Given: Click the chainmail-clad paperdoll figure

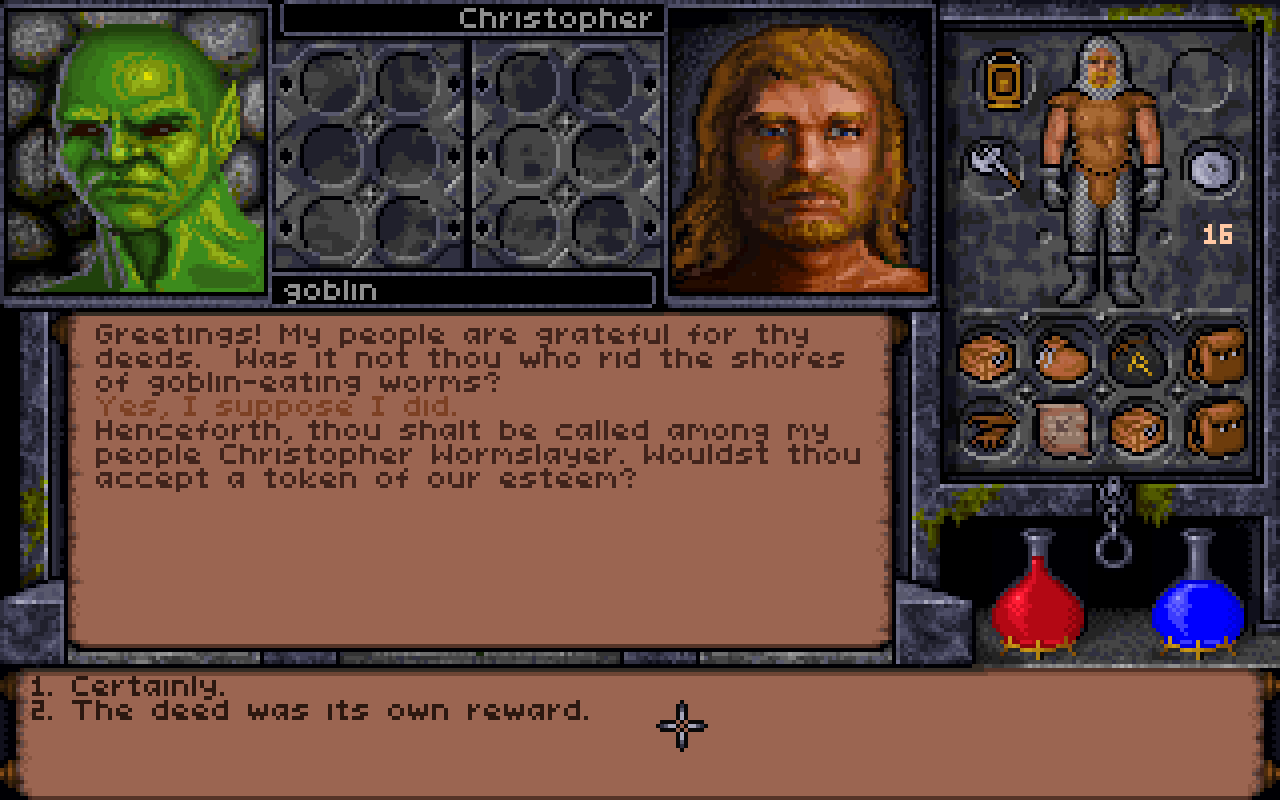Looking at the screenshot, I should tap(1100, 160).
